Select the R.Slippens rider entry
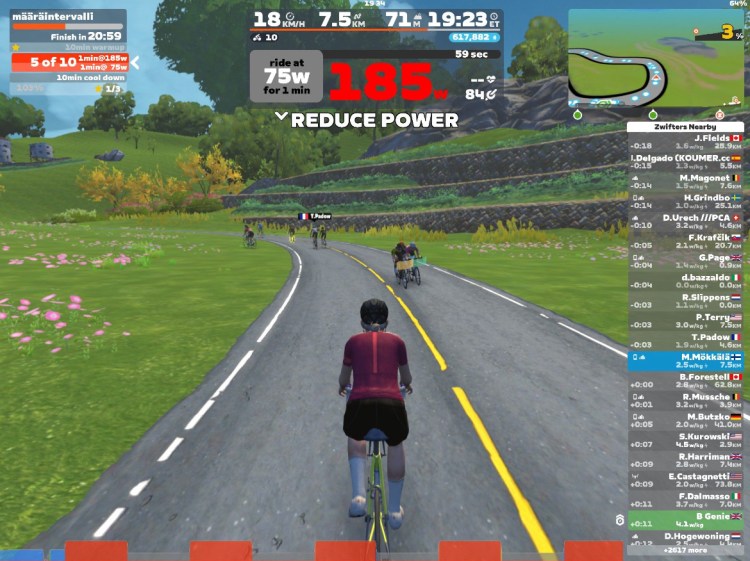The width and height of the screenshot is (750, 561). coord(686,300)
